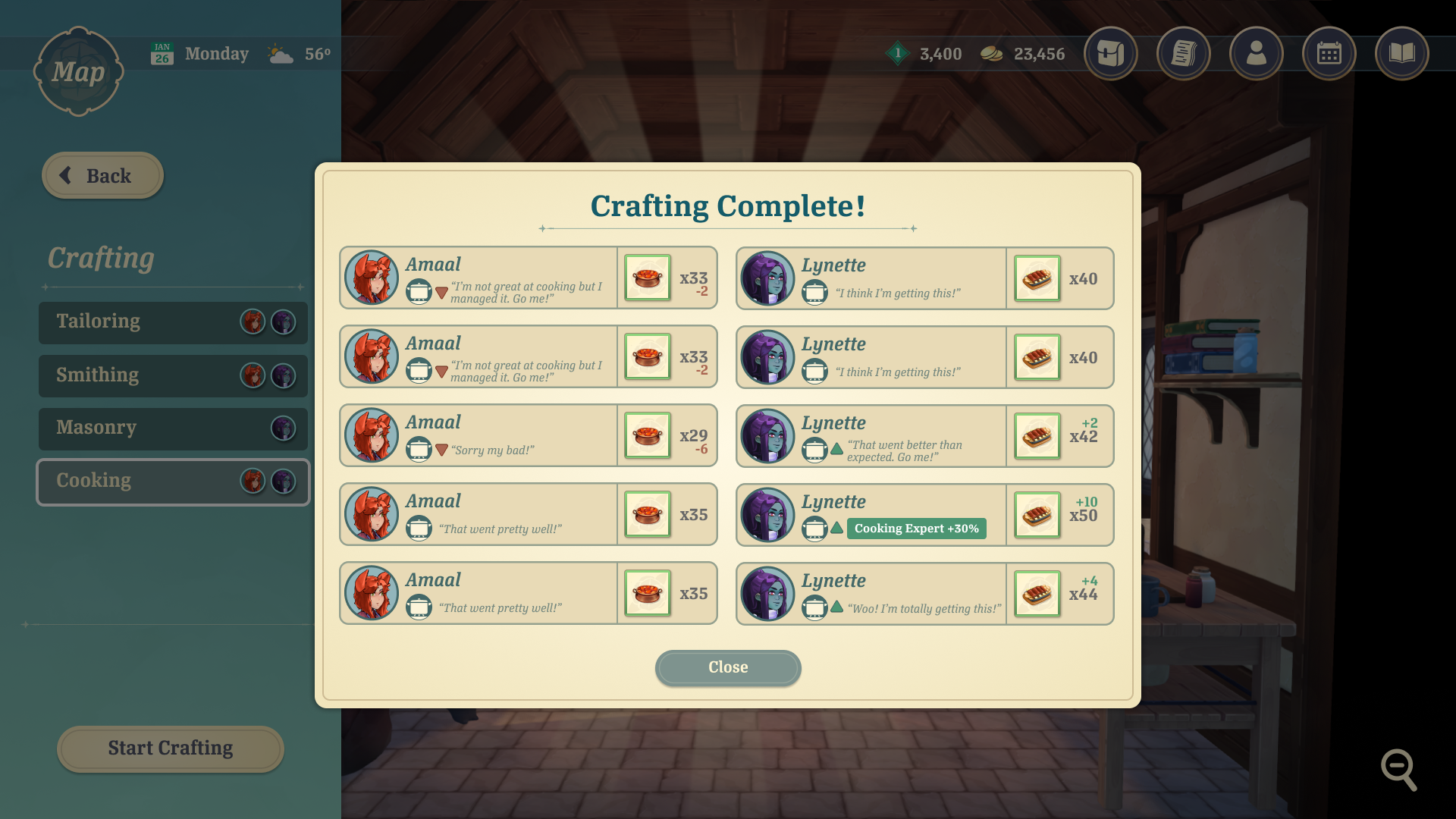Screen dimensions: 1456x819
Task: Open the calendar icon
Action: click(1329, 54)
